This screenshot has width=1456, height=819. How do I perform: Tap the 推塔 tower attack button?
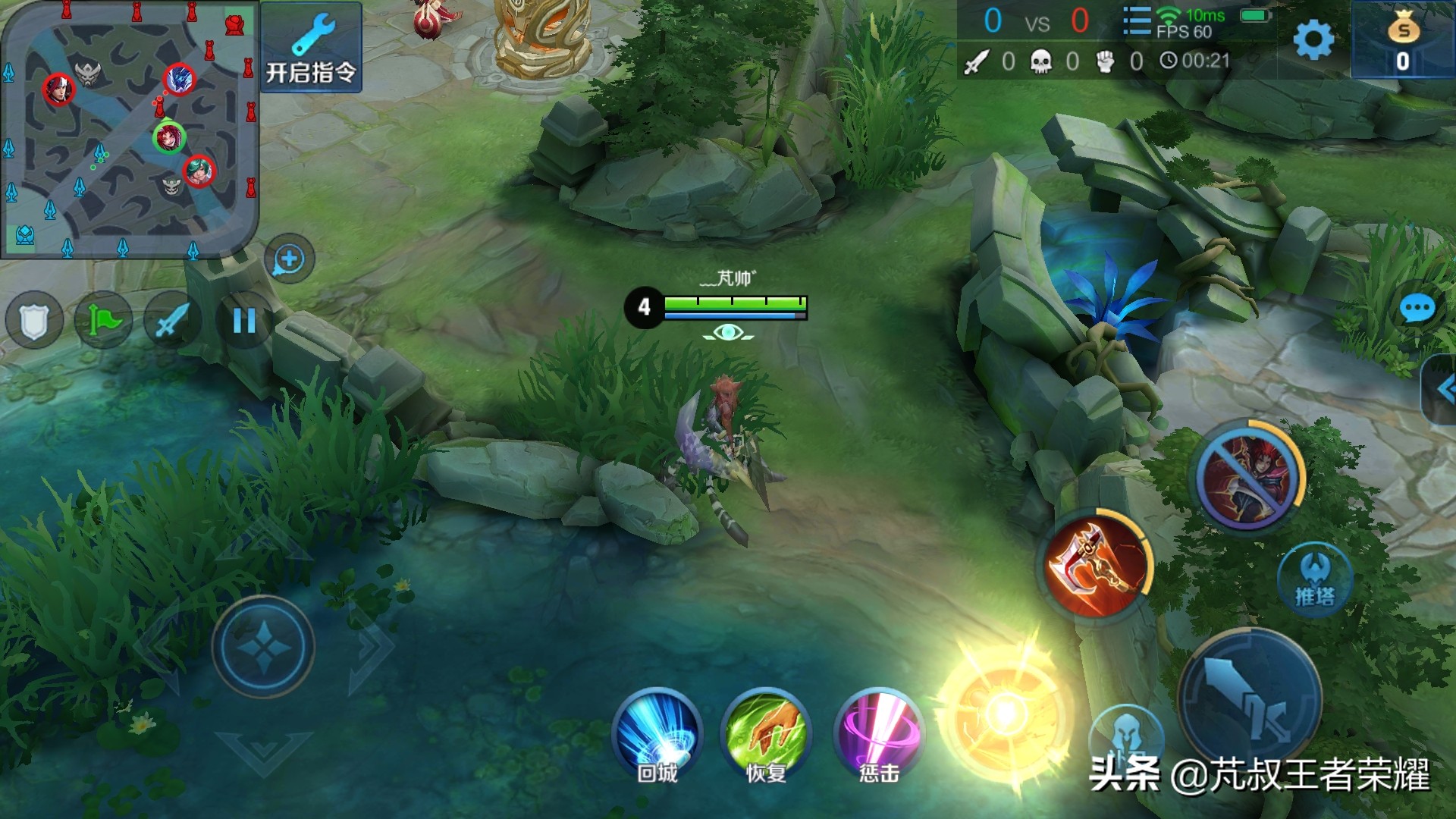pyautogui.click(x=1315, y=580)
